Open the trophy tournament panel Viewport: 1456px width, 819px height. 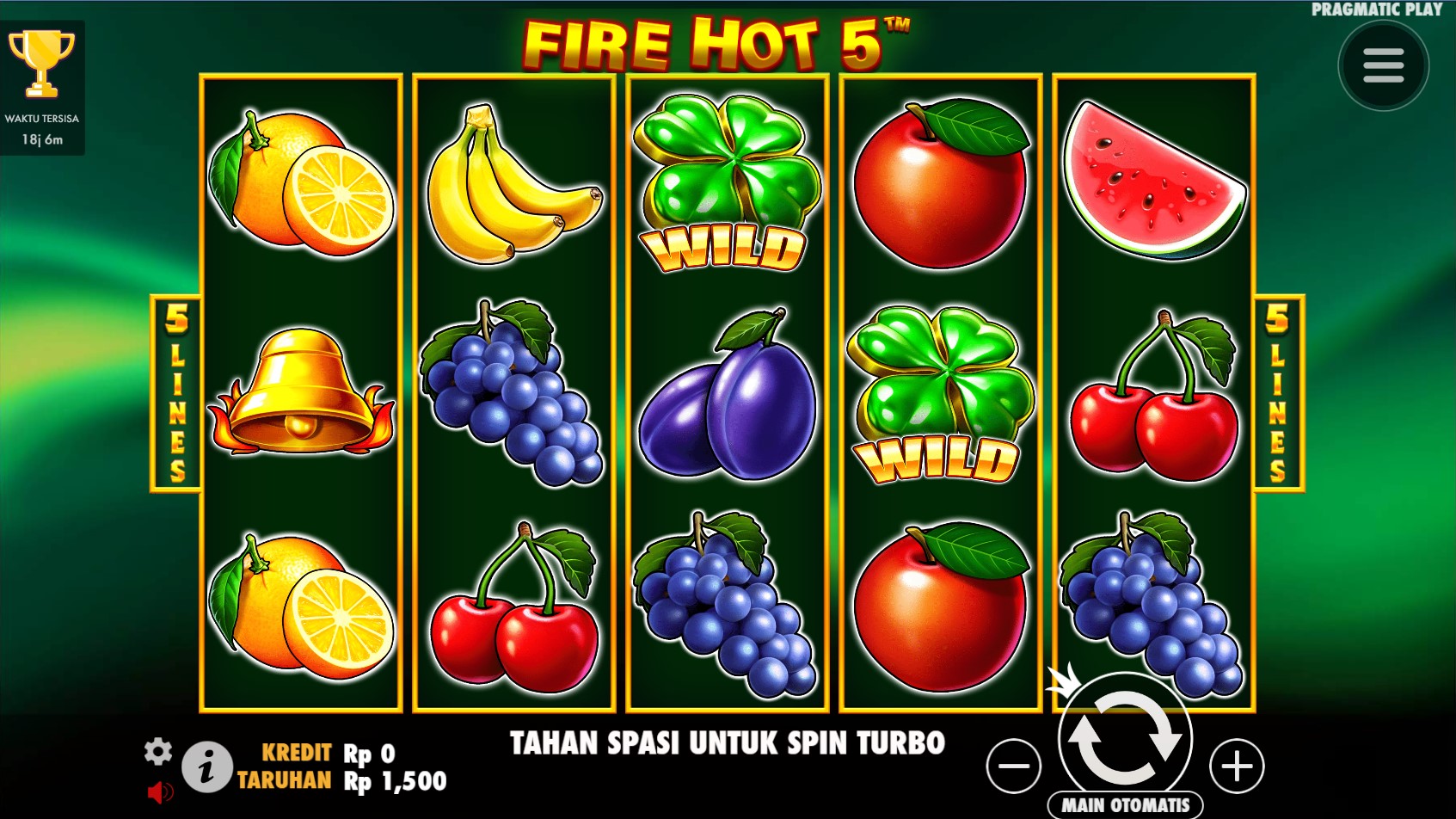(x=42, y=65)
